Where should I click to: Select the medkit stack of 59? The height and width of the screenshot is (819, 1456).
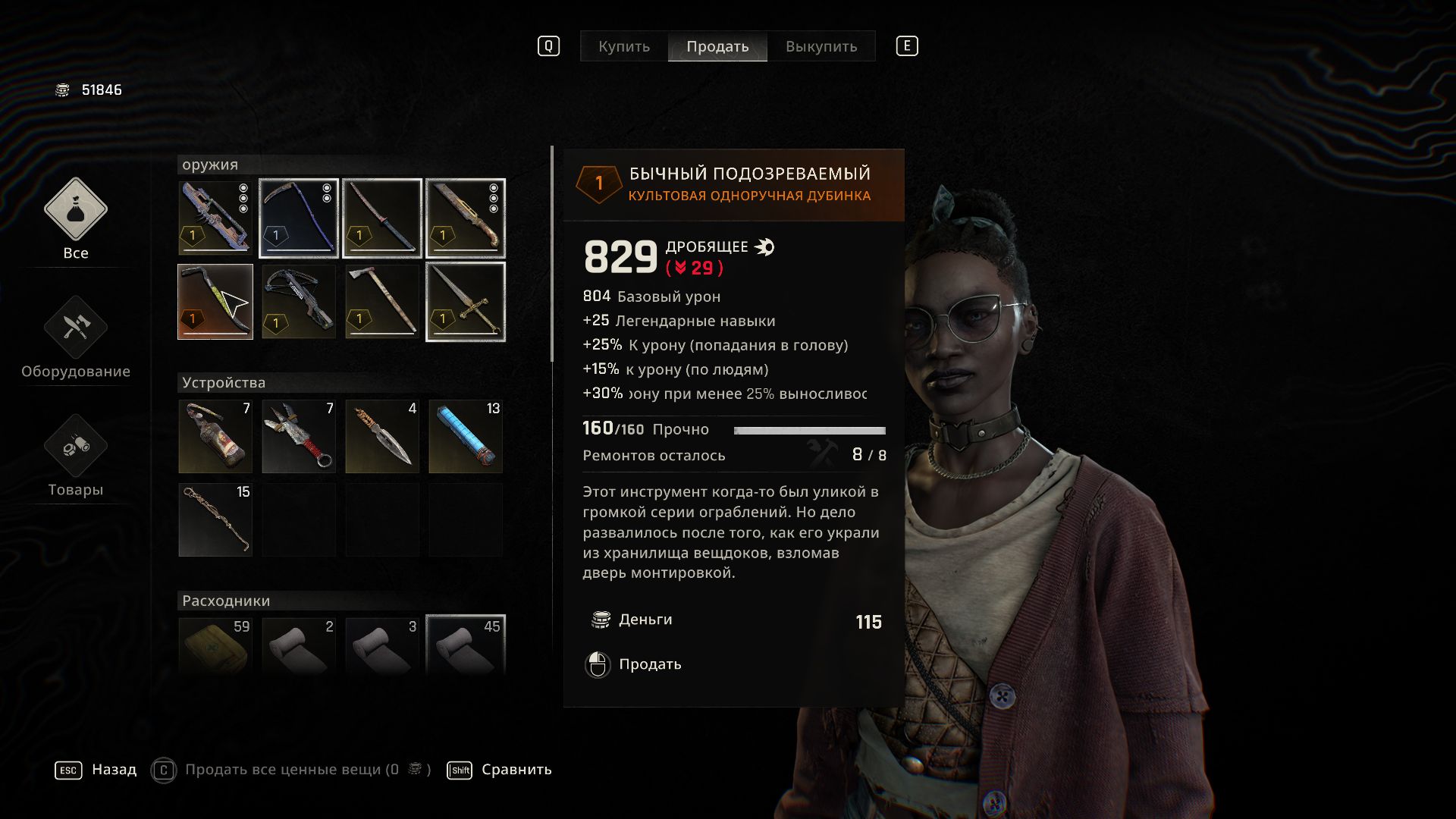(215, 645)
